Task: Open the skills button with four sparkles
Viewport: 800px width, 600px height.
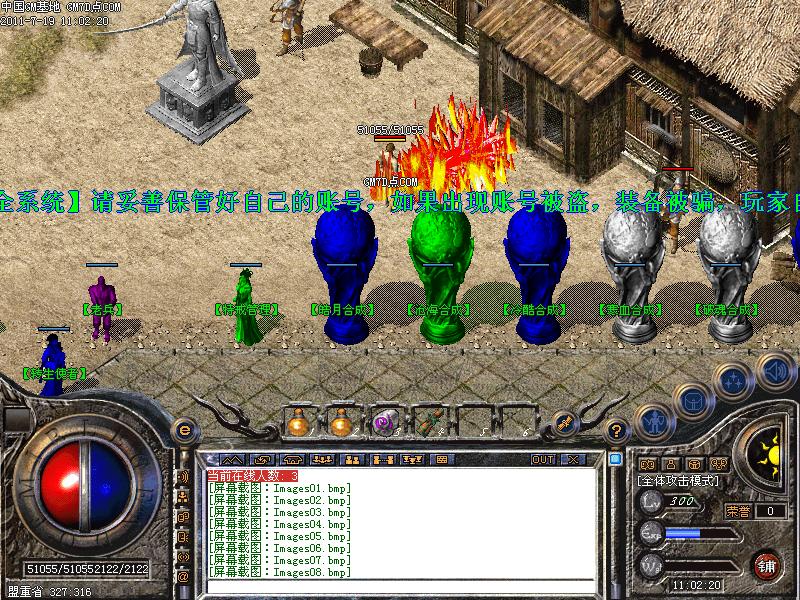Action: [x=735, y=379]
